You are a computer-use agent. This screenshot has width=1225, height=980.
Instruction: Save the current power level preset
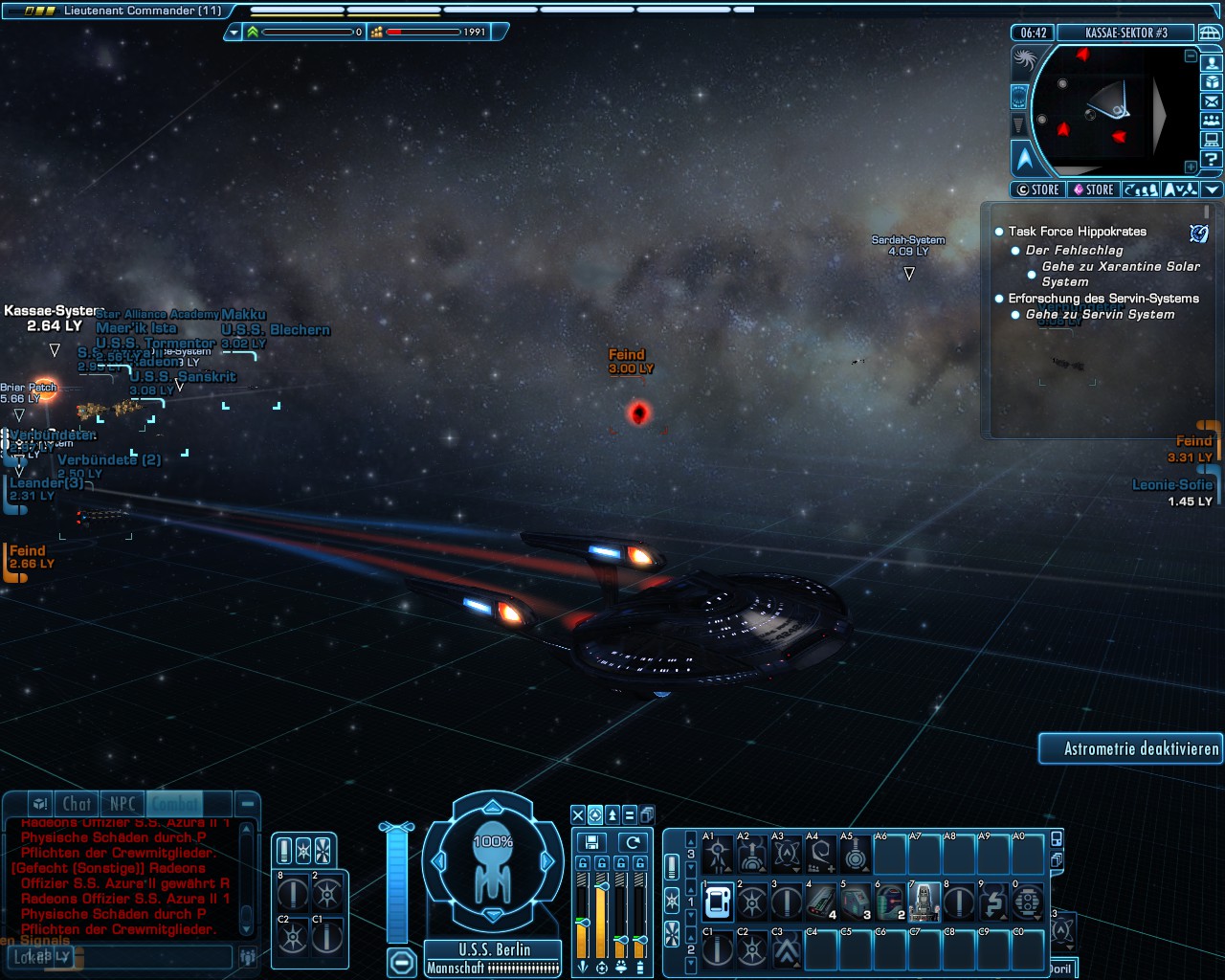[x=592, y=842]
